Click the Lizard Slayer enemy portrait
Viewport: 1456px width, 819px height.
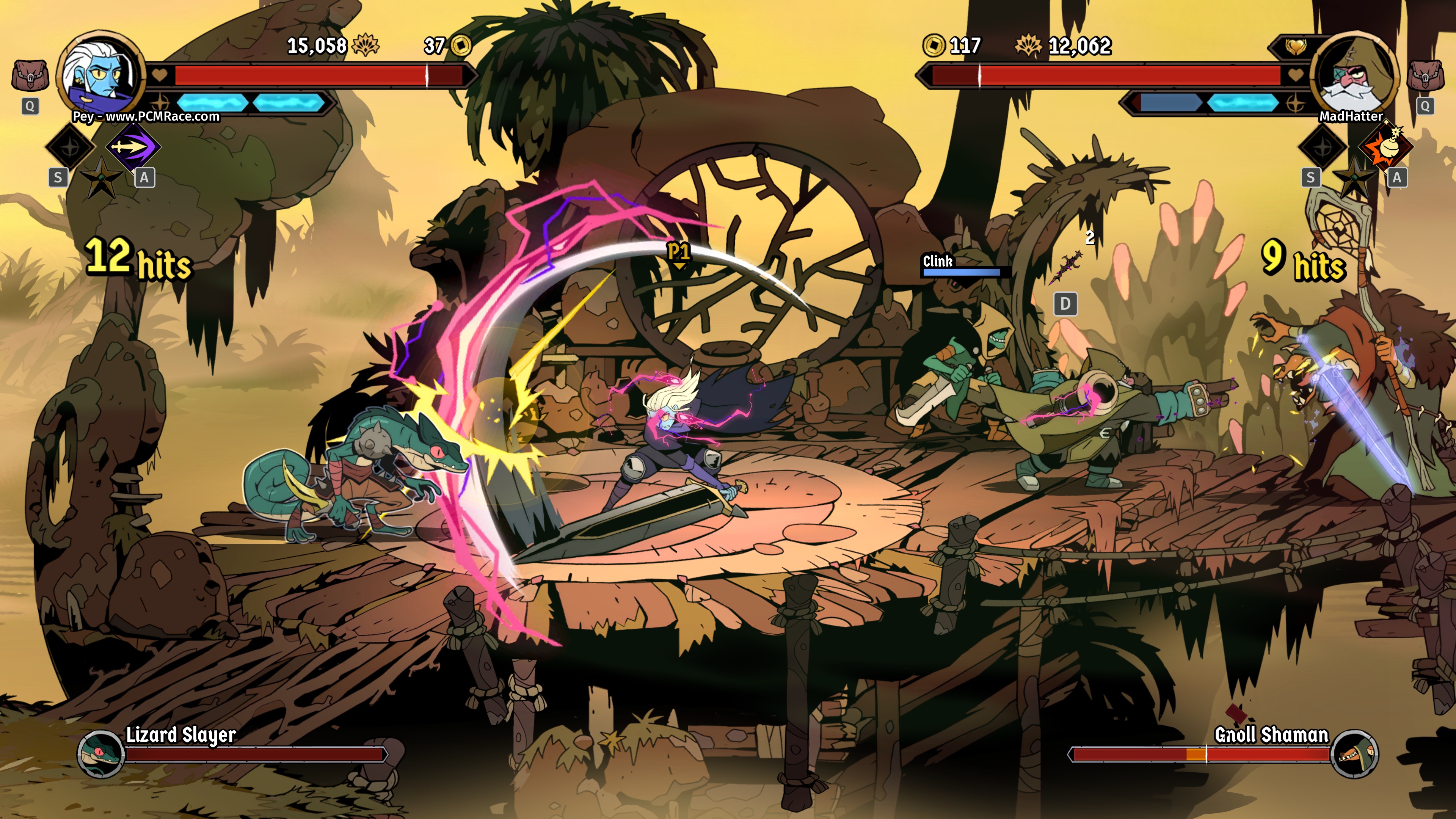pyautogui.click(x=100, y=753)
